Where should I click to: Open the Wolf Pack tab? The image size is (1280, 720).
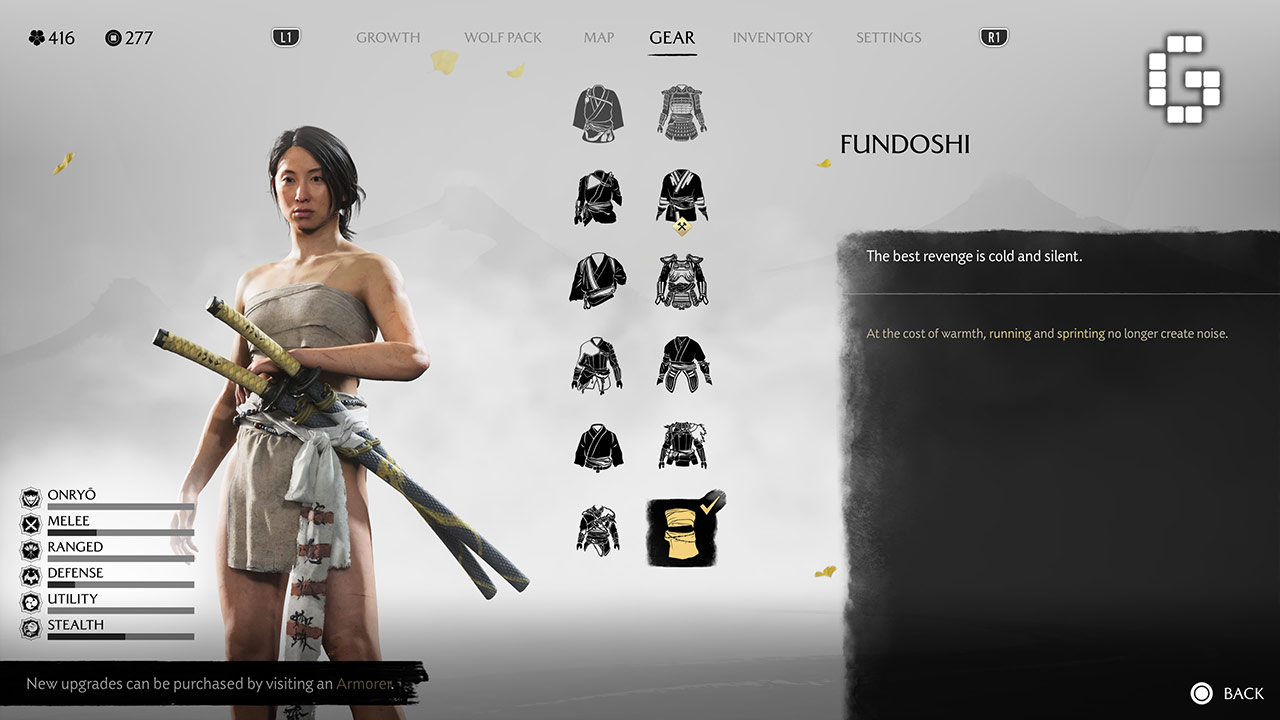click(x=503, y=38)
